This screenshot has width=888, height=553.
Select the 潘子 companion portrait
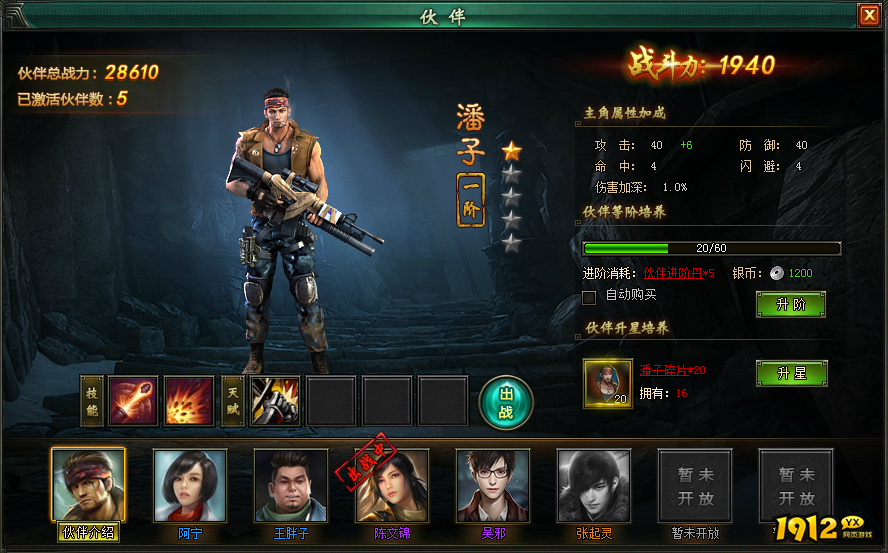pyautogui.click(x=89, y=485)
